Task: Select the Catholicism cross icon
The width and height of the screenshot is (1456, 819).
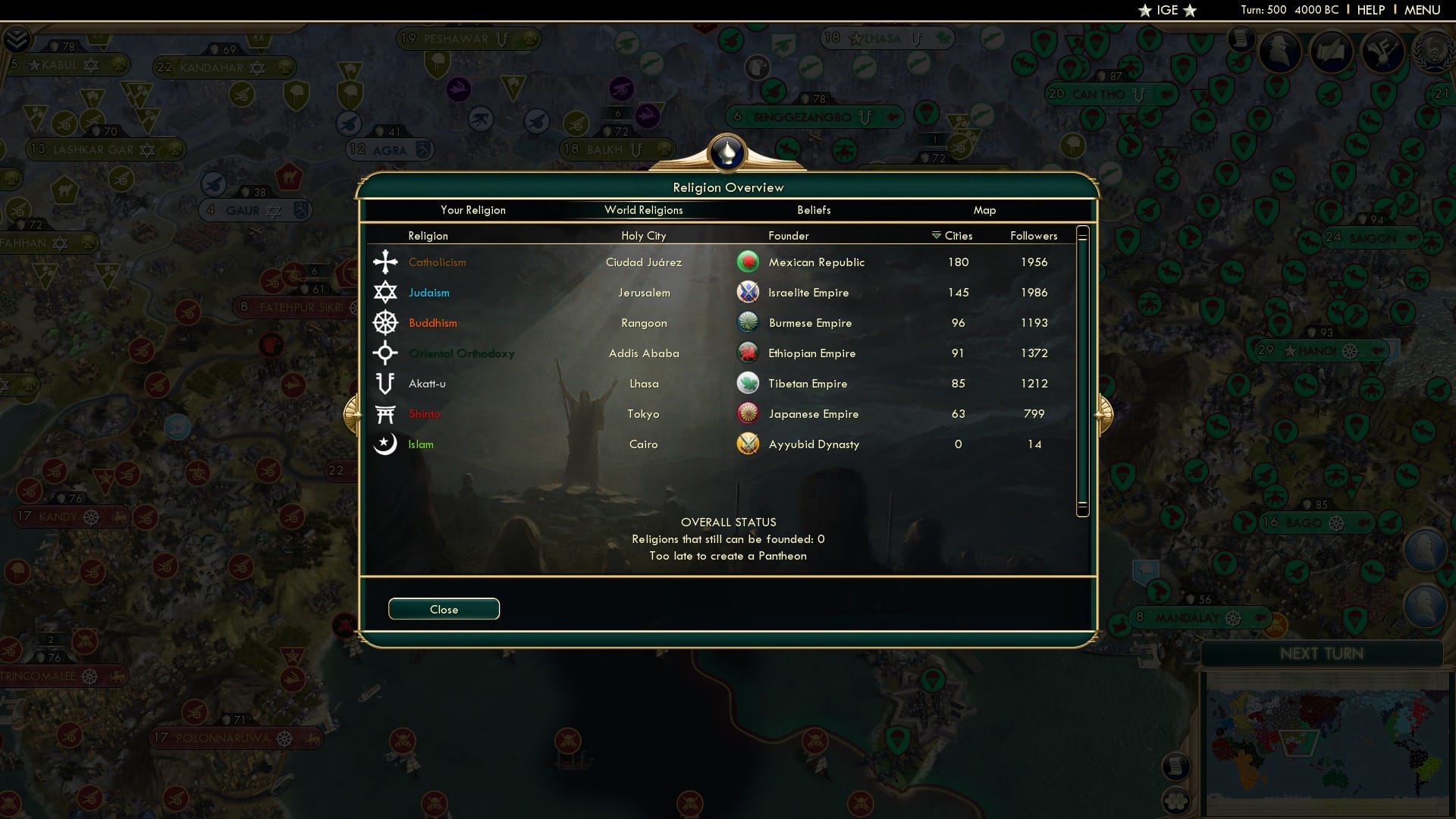Action: pos(385,262)
